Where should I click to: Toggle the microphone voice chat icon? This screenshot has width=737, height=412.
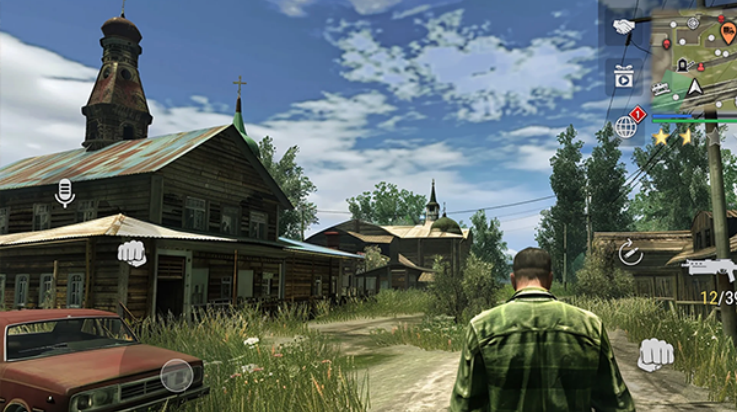(x=65, y=191)
